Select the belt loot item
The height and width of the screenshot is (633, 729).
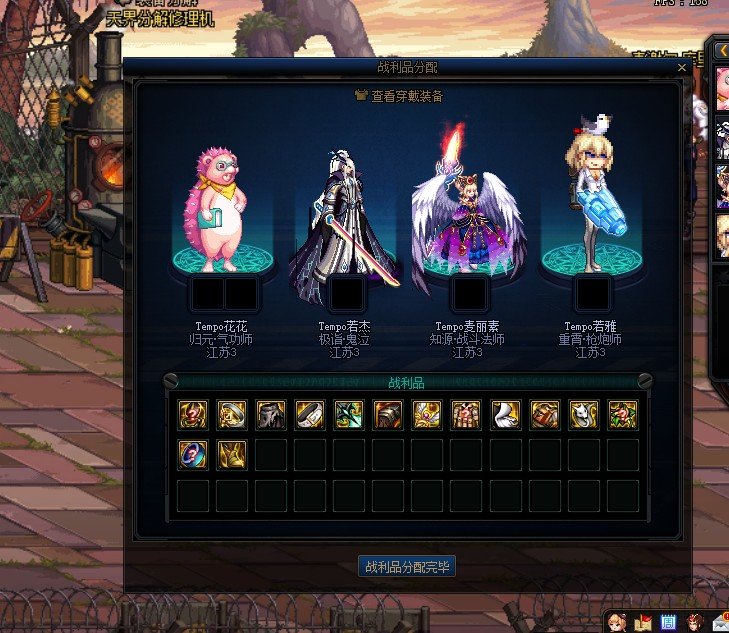click(x=310, y=415)
